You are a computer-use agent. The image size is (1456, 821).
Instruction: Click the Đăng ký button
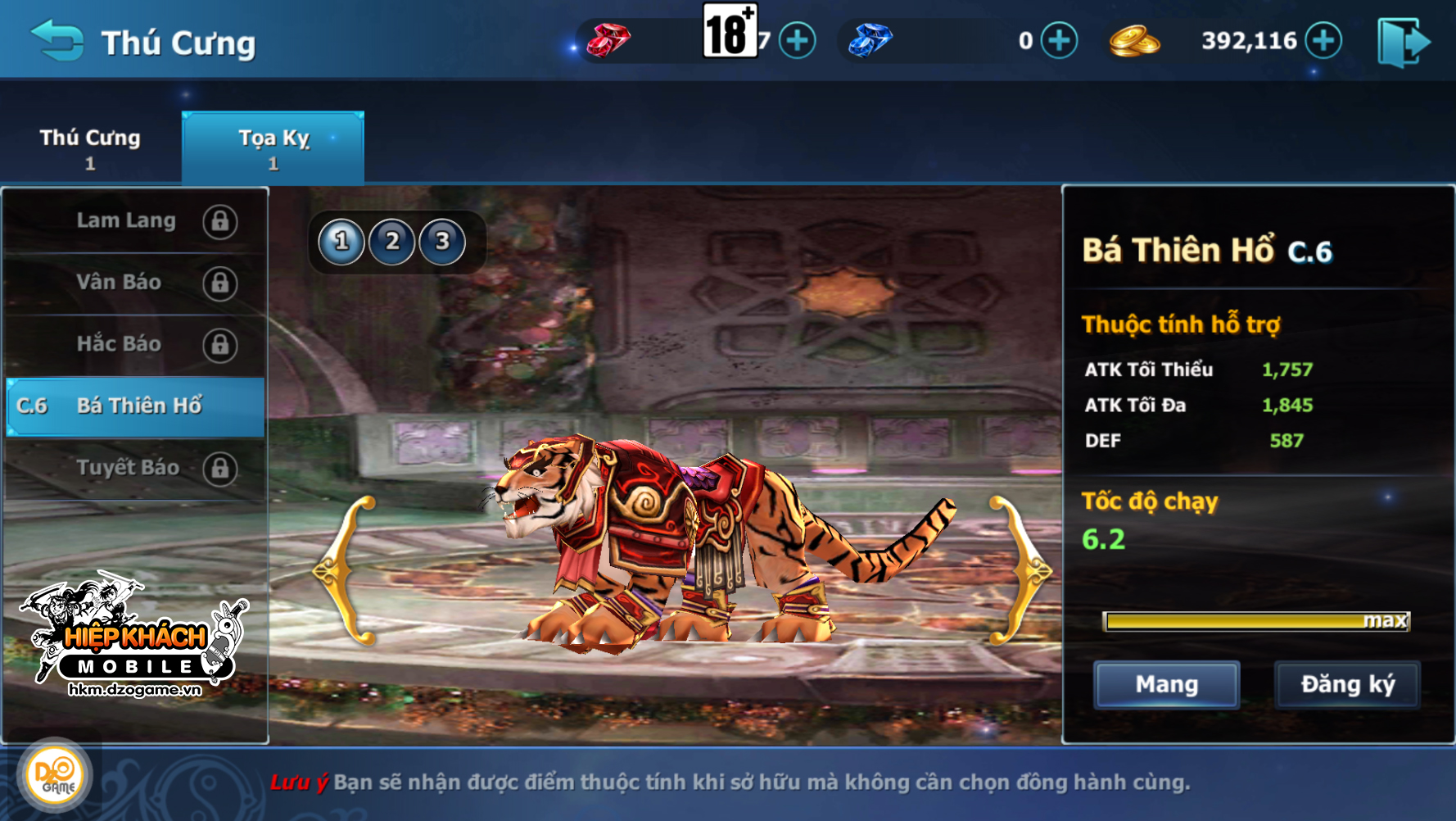[1347, 684]
